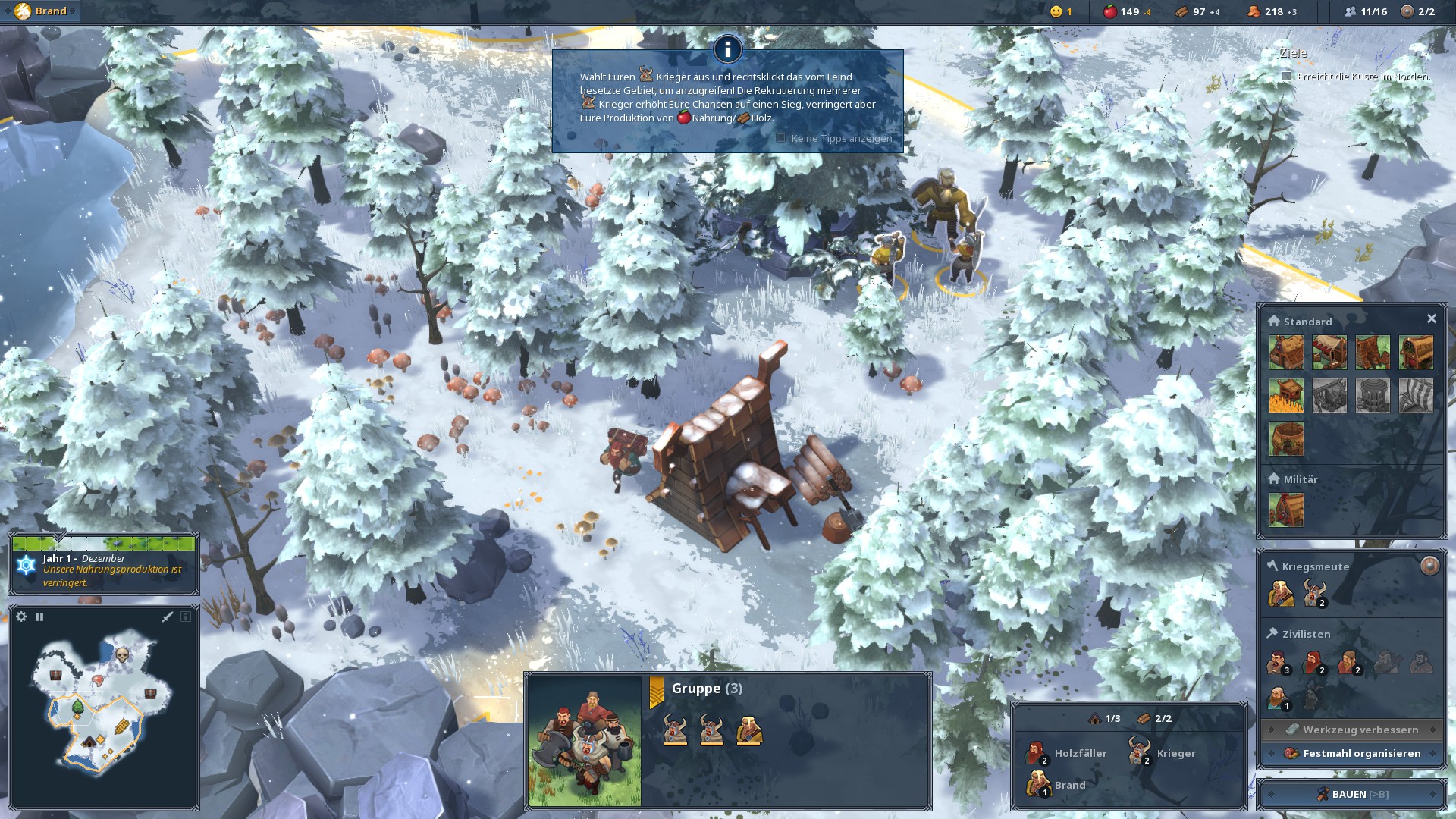Open the minimap settings gear
The height and width of the screenshot is (819, 1456).
[21, 617]
